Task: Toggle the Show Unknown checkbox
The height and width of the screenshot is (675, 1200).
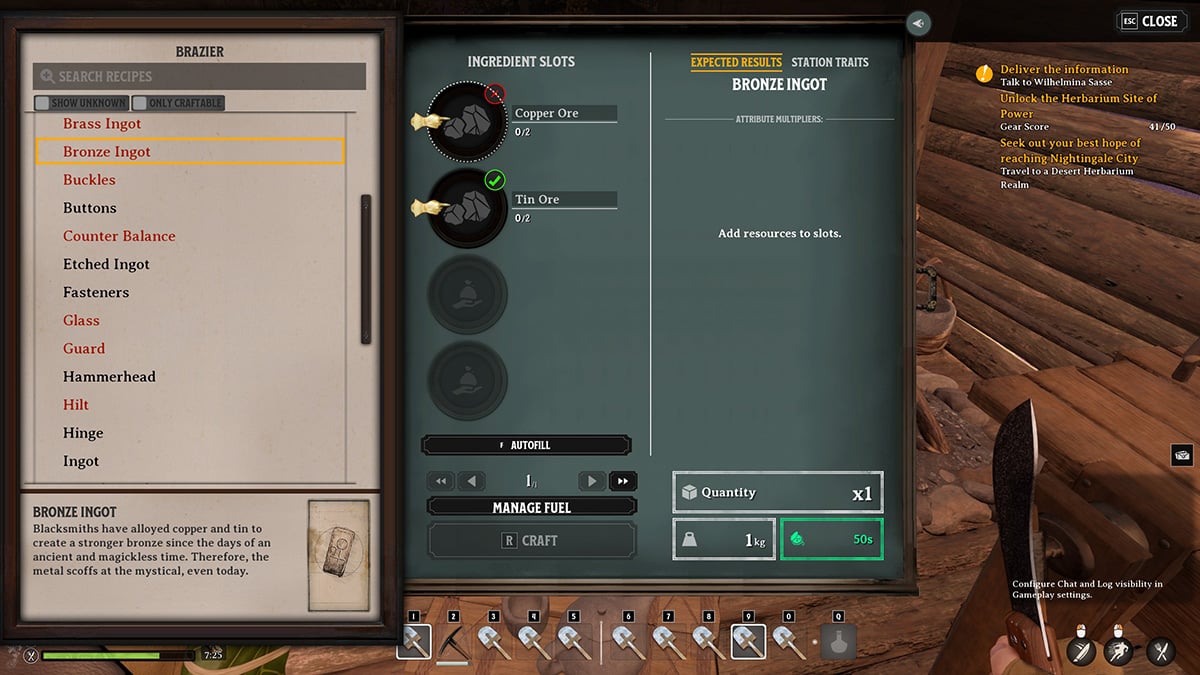Action: [x=42, y=103]
